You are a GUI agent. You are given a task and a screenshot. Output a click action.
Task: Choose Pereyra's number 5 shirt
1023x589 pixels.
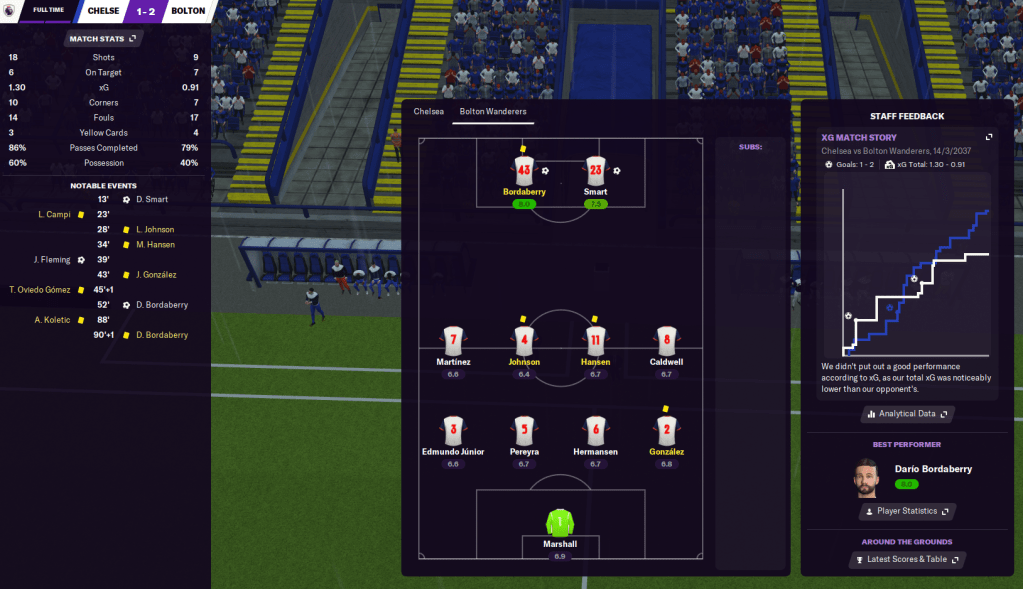[x=524, y=428]
